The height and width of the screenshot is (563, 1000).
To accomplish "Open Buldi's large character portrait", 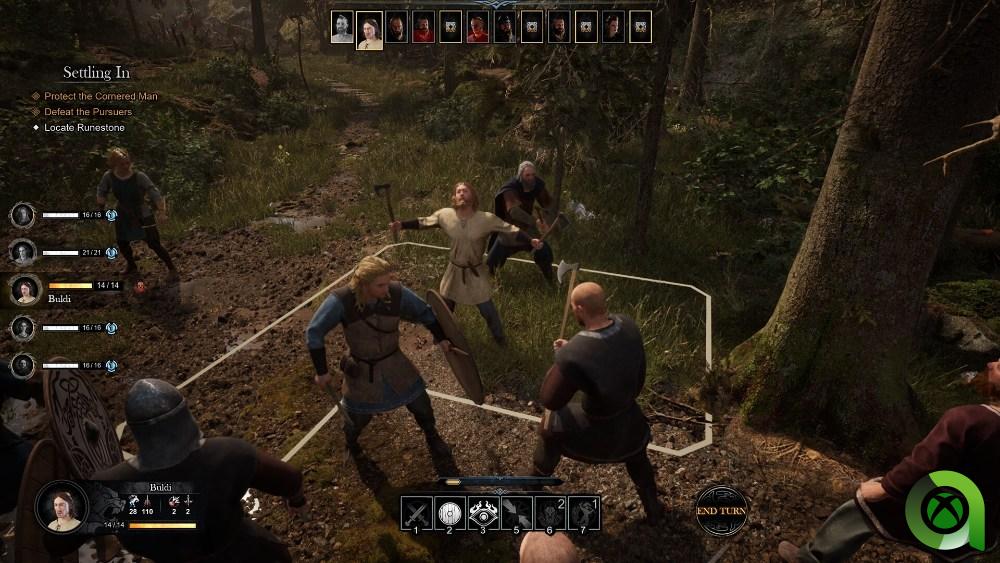I will (63, 506).
